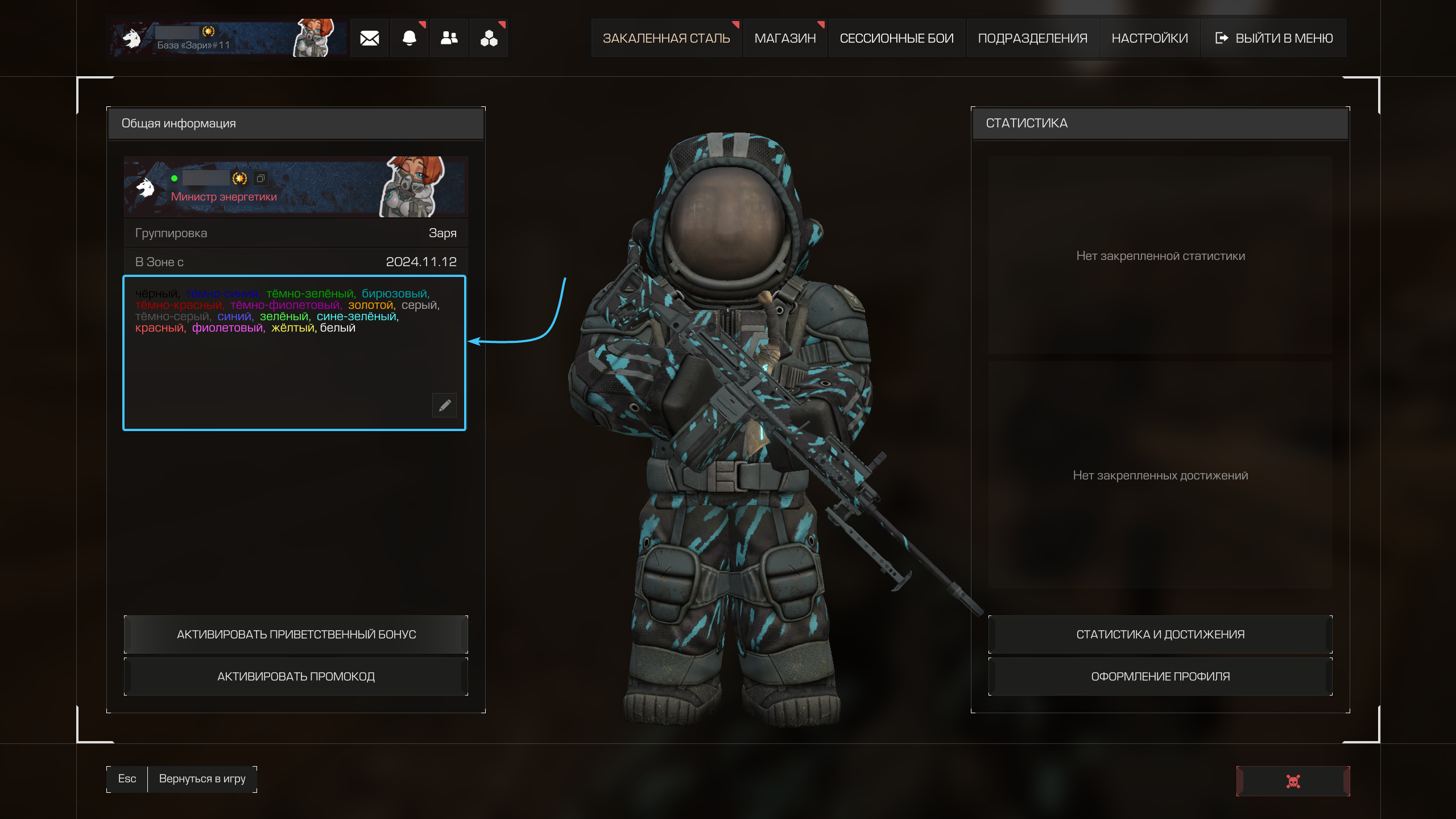Go to Магазин shop
The image size is (1456, 819).
click(x=785, y=38)
